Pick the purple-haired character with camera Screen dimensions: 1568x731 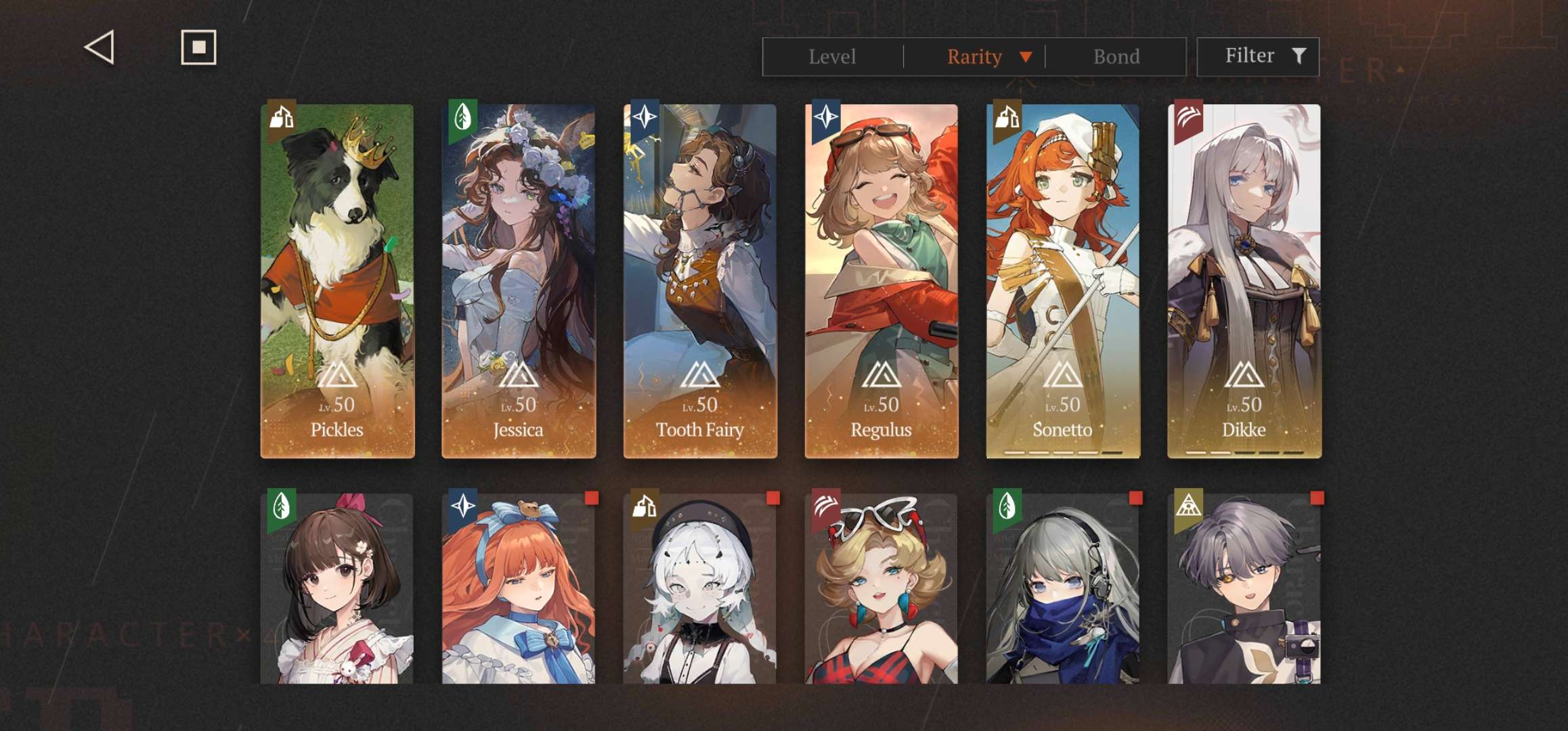click(x=1244, y=589)
